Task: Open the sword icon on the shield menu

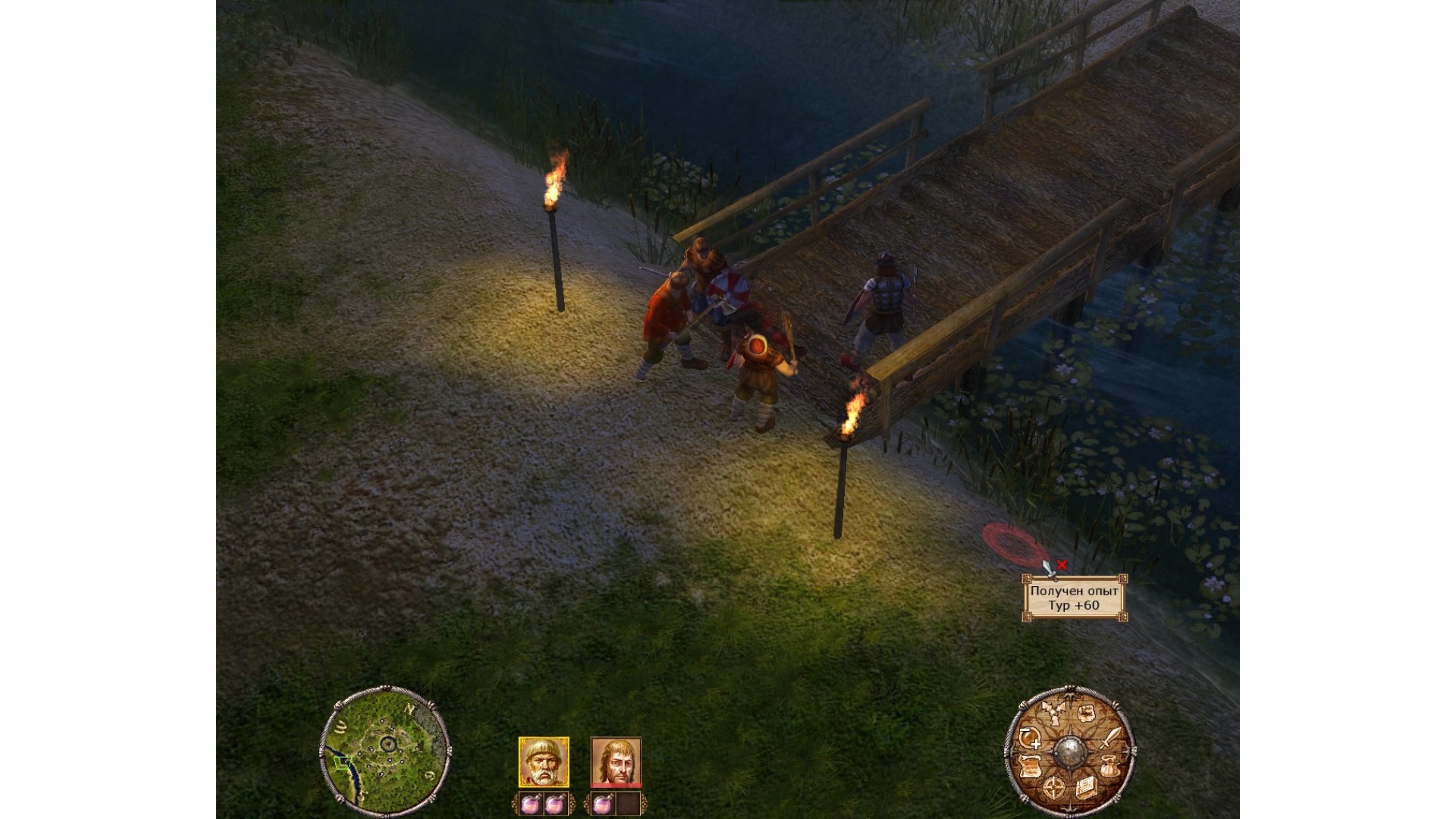Action: (1109, 738)
